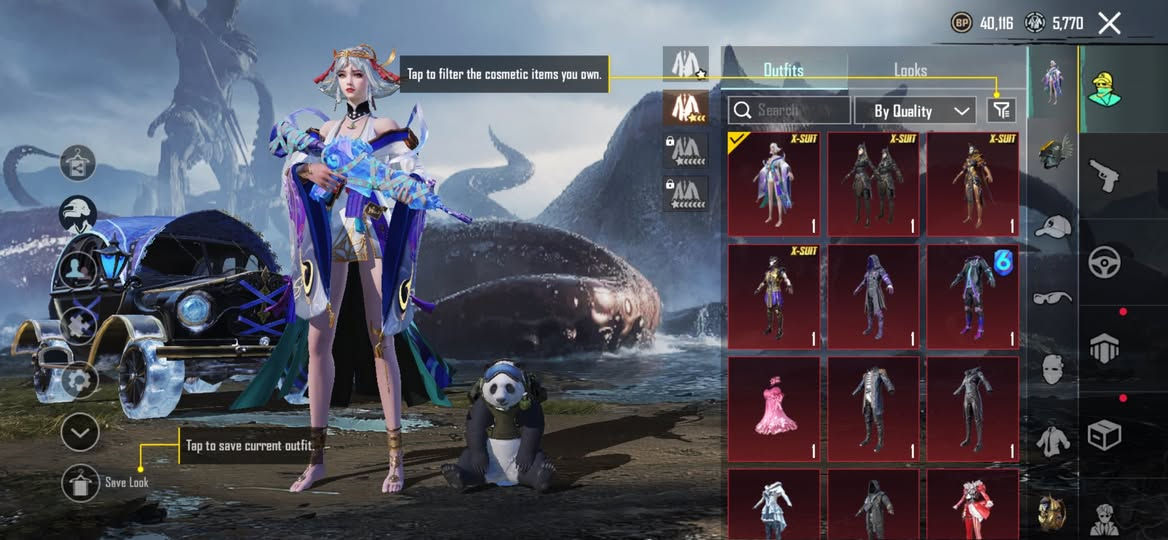
Task: Toggle the owned cosmetics filter button
Action: (x=1000, y=110)
